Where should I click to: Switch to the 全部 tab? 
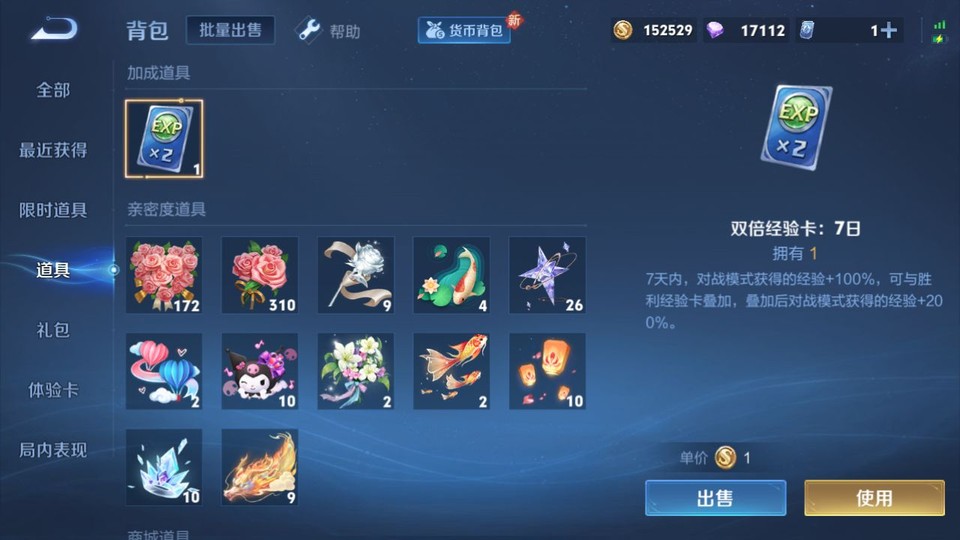(54, 90)
